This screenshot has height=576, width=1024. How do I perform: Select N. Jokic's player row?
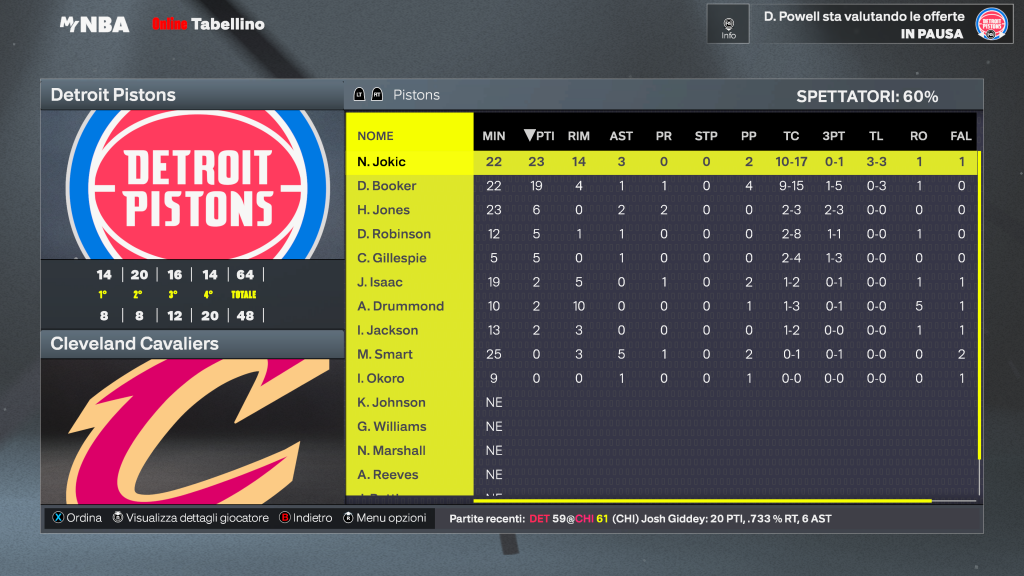[382, 162]
